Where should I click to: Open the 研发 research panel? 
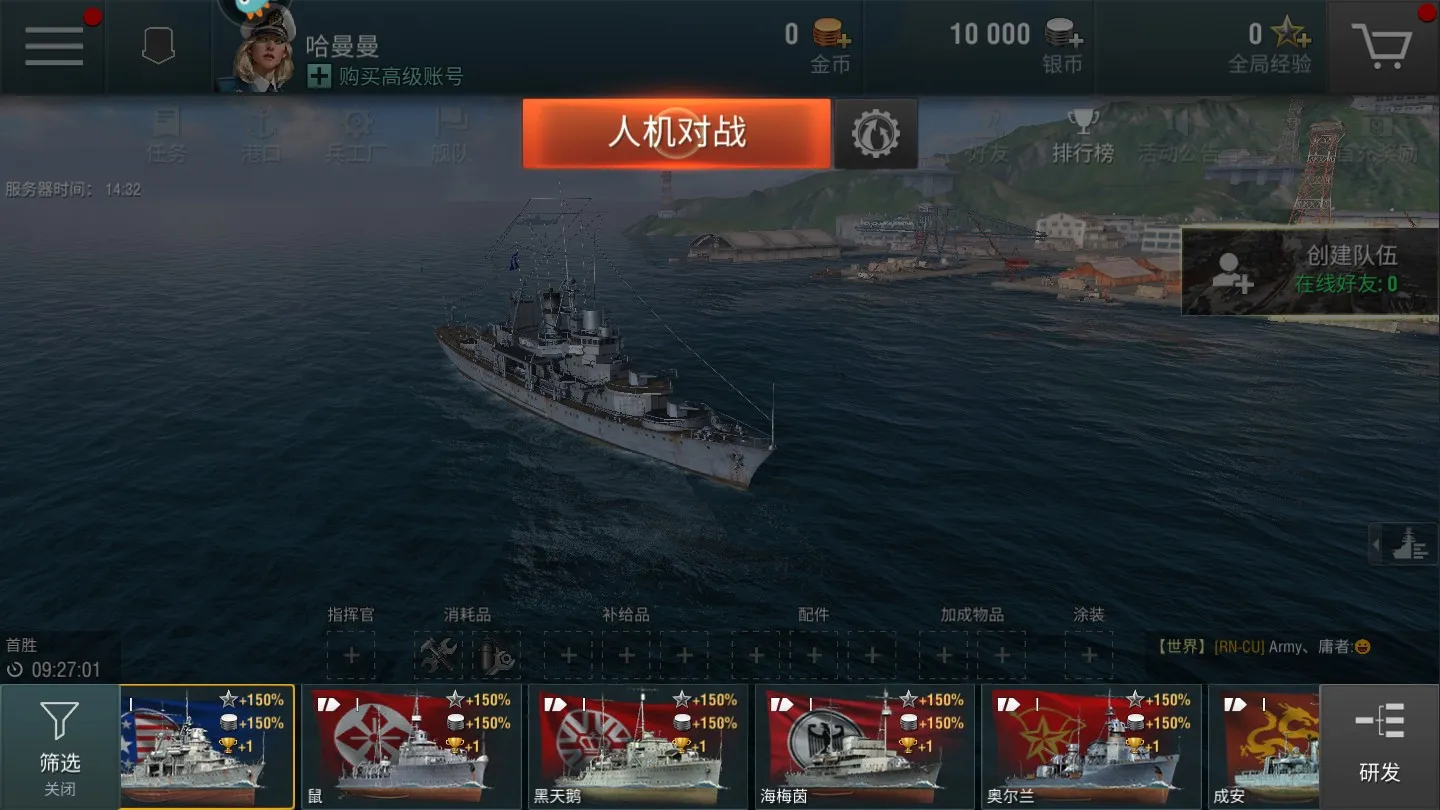[1378, 745]
